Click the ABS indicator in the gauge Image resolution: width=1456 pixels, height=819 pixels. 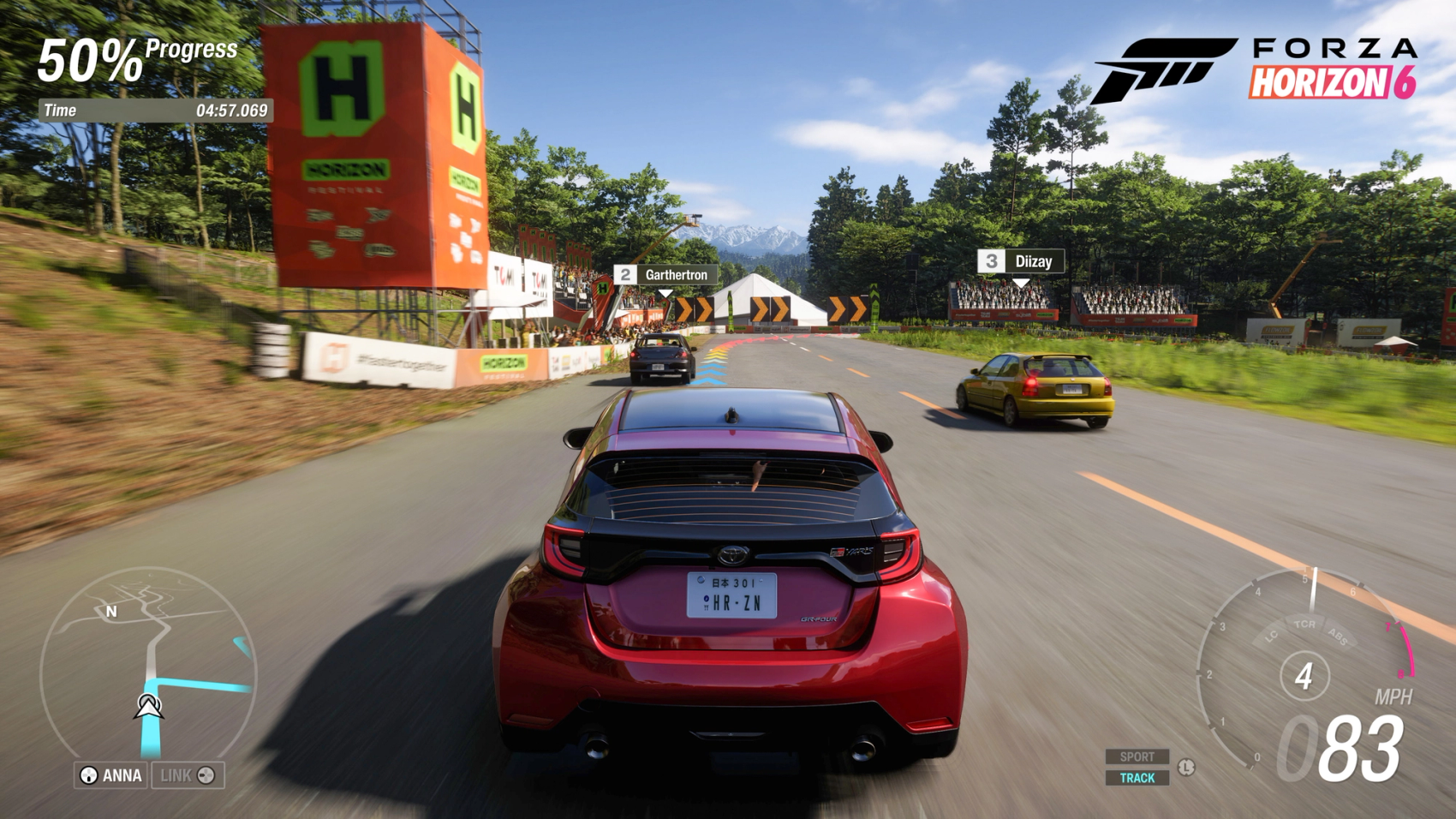point(1338,636)
